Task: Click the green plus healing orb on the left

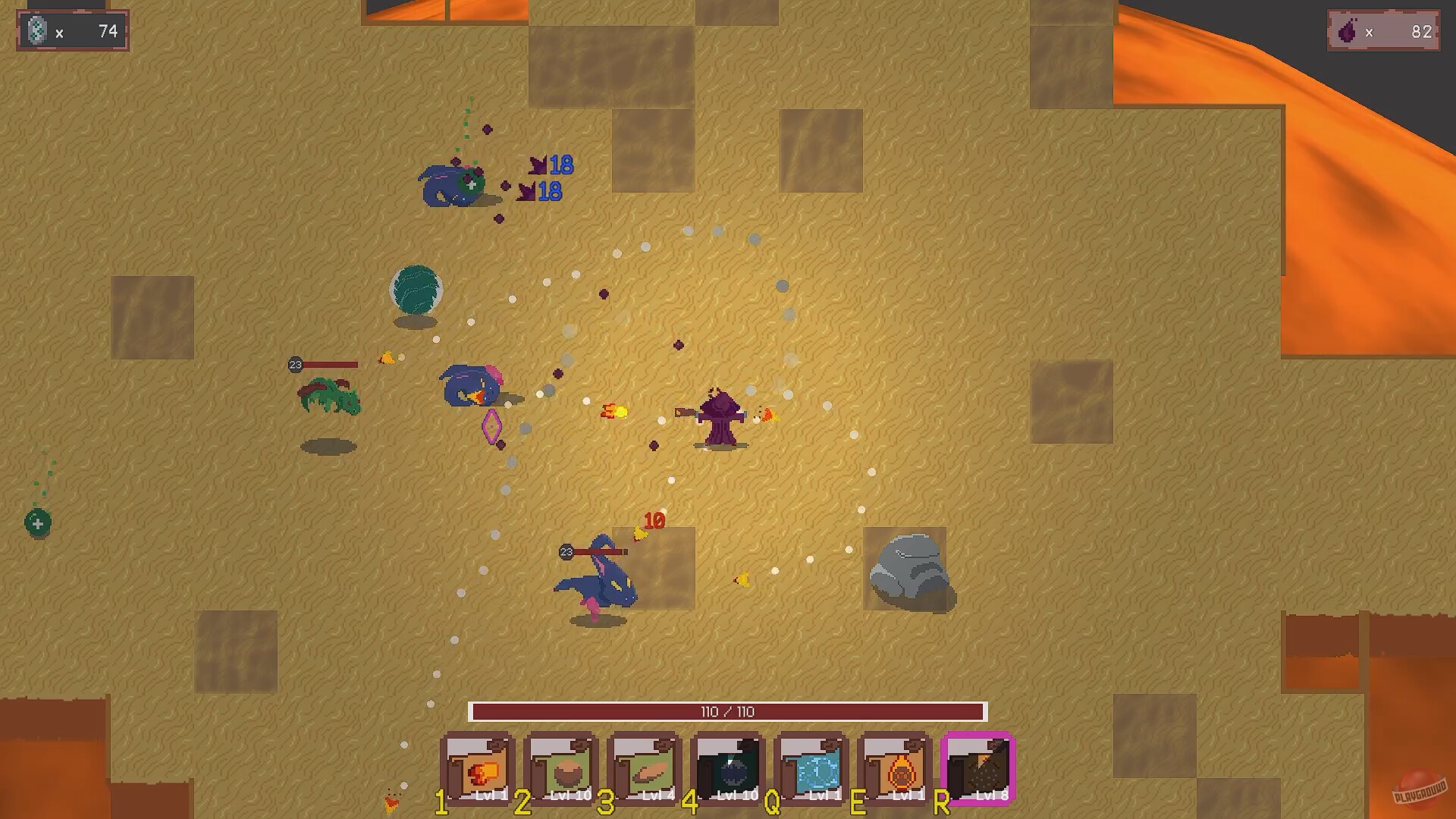Action: point(37,522)
